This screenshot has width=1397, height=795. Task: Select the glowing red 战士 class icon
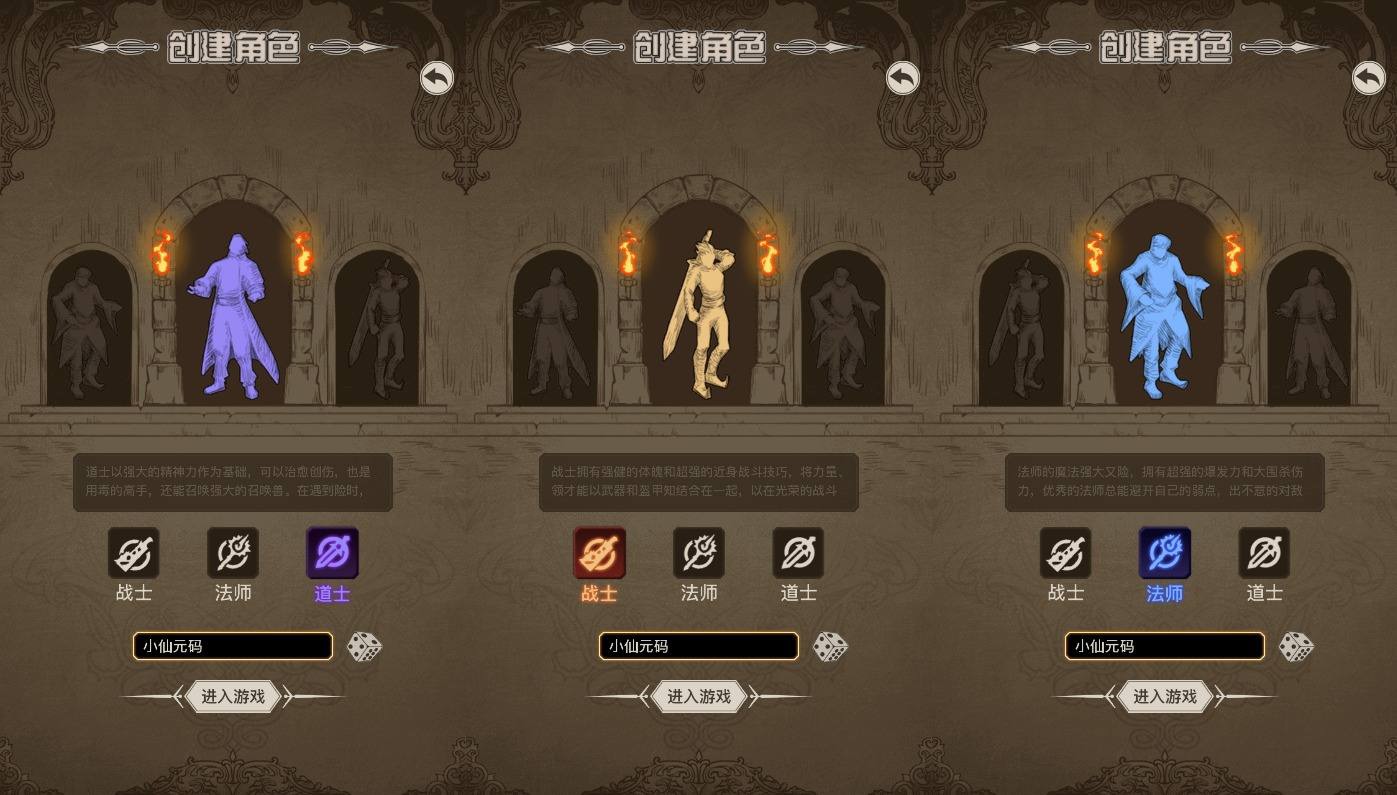click(599, 553)
